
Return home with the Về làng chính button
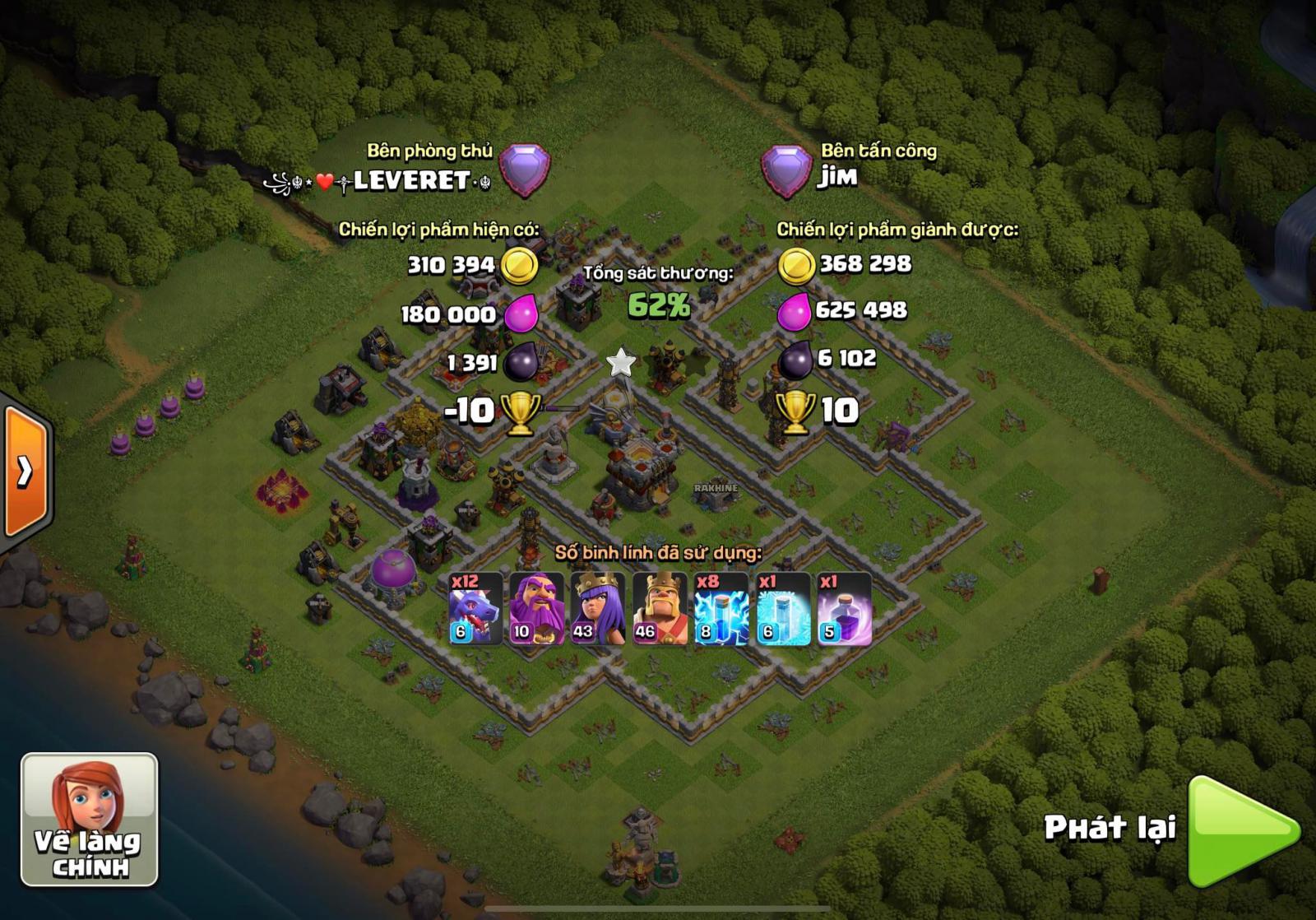[x=89, y=820]
